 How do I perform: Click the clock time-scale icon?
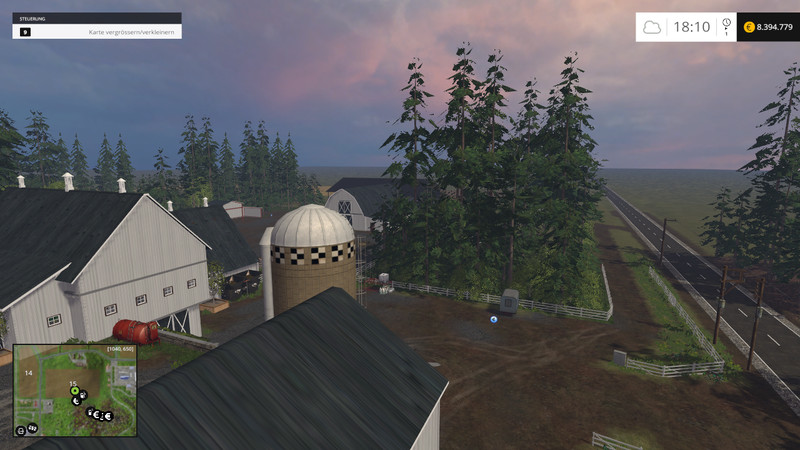click(x=726, y=24)
